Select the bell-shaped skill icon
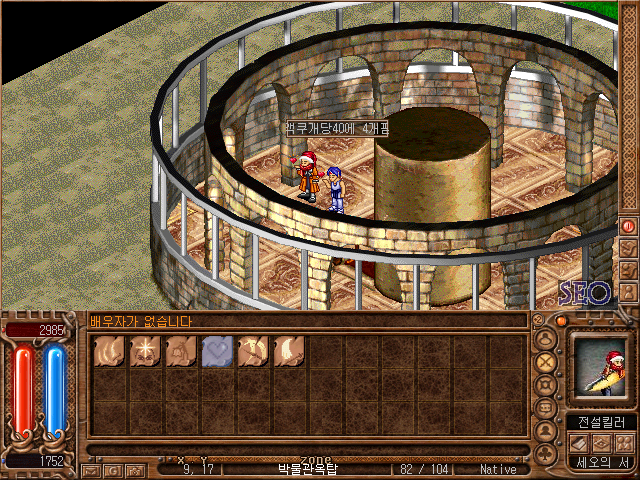The image size is (640, 480). pyautogui.click(x=182, y=352)
